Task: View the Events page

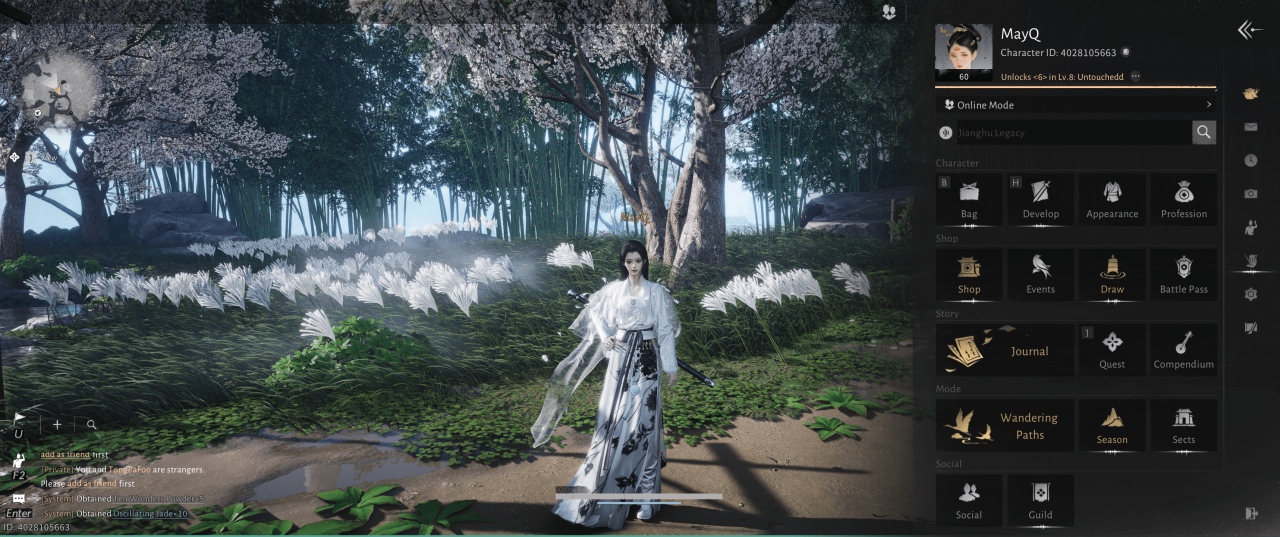Action: point(1040,274)
